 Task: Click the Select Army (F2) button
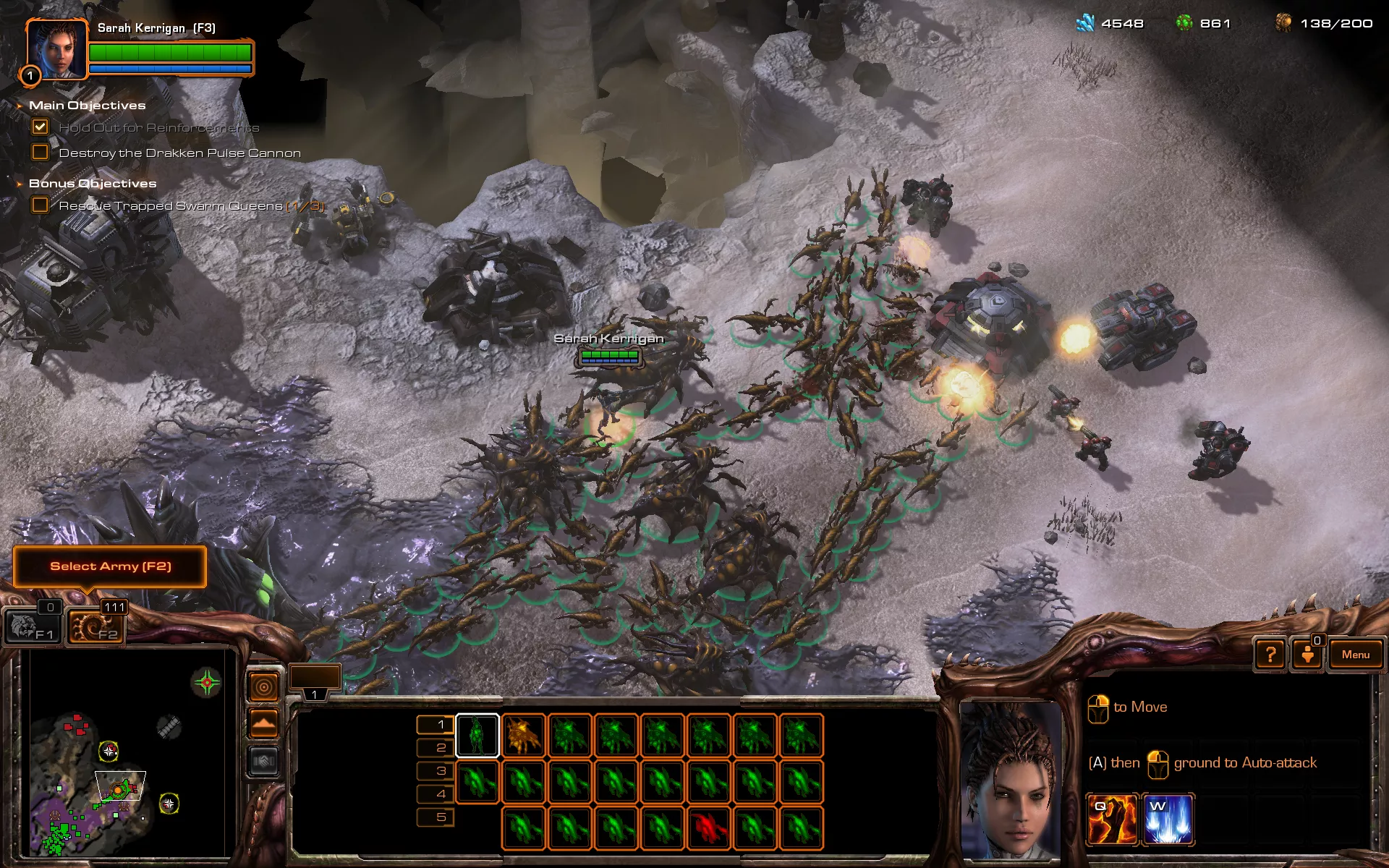click(x=110, y=566)
